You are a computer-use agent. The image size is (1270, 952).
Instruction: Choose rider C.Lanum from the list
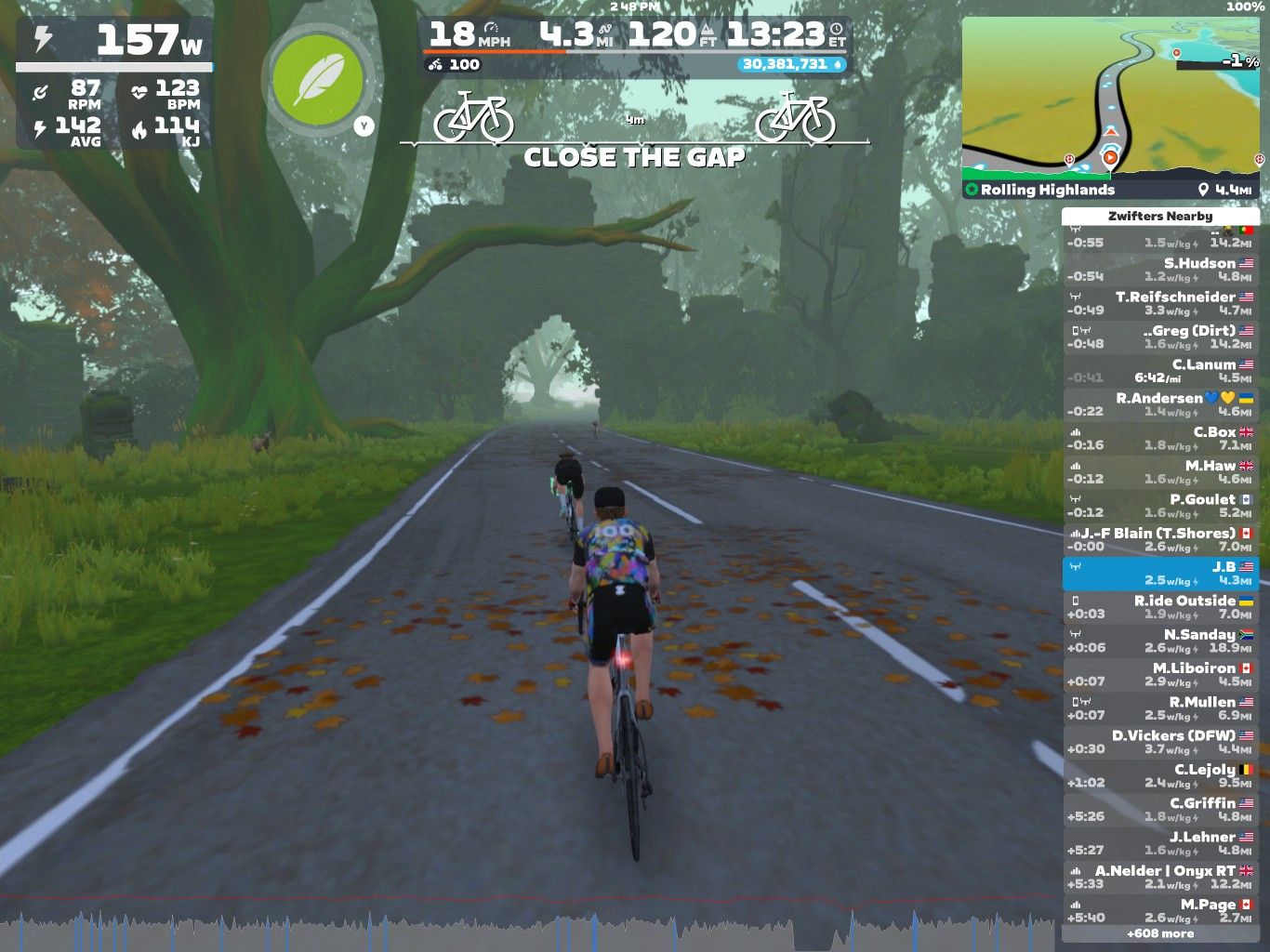pos(1160,371)
